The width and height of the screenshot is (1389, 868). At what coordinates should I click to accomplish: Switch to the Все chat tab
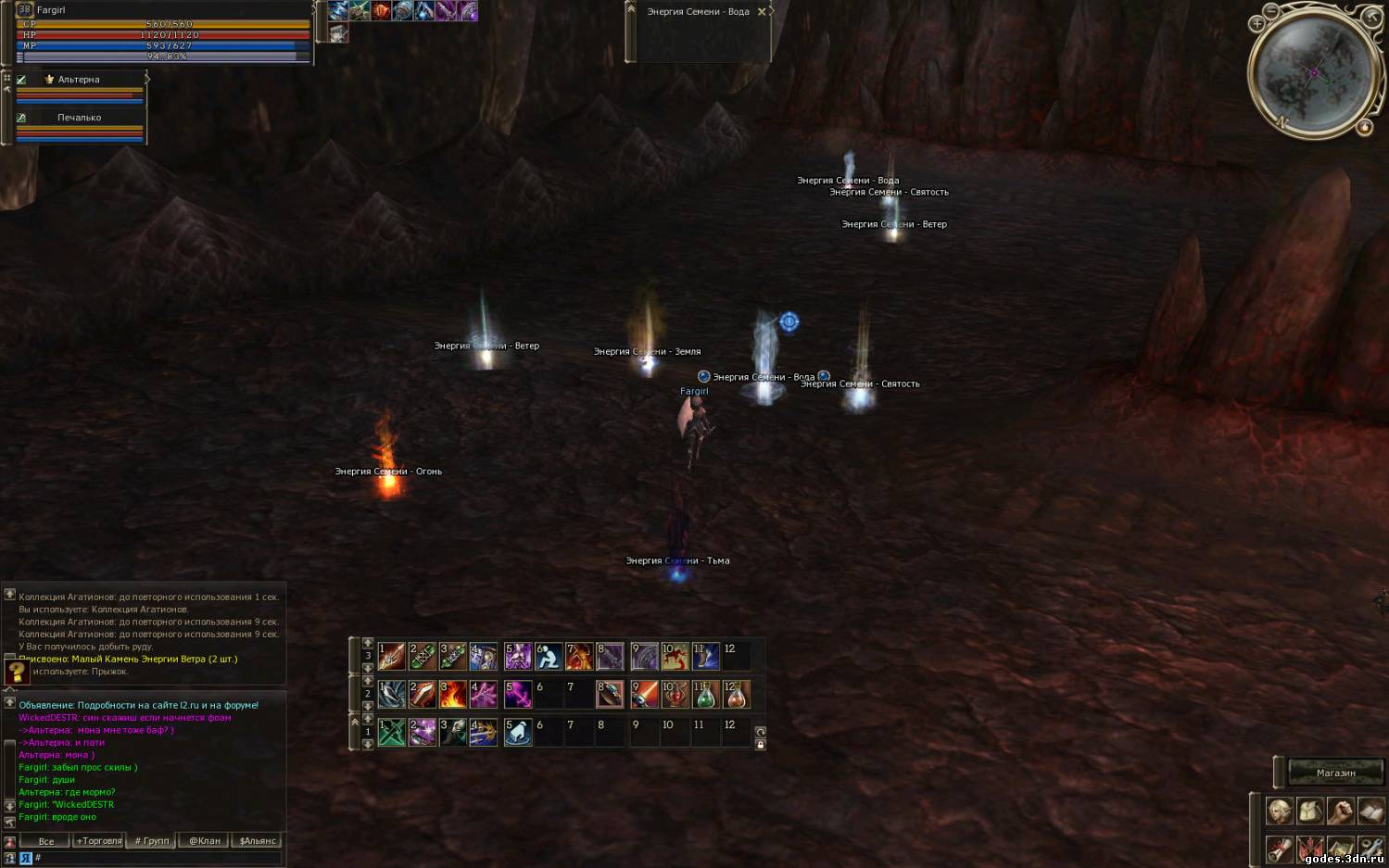click(x=45, y=841)
